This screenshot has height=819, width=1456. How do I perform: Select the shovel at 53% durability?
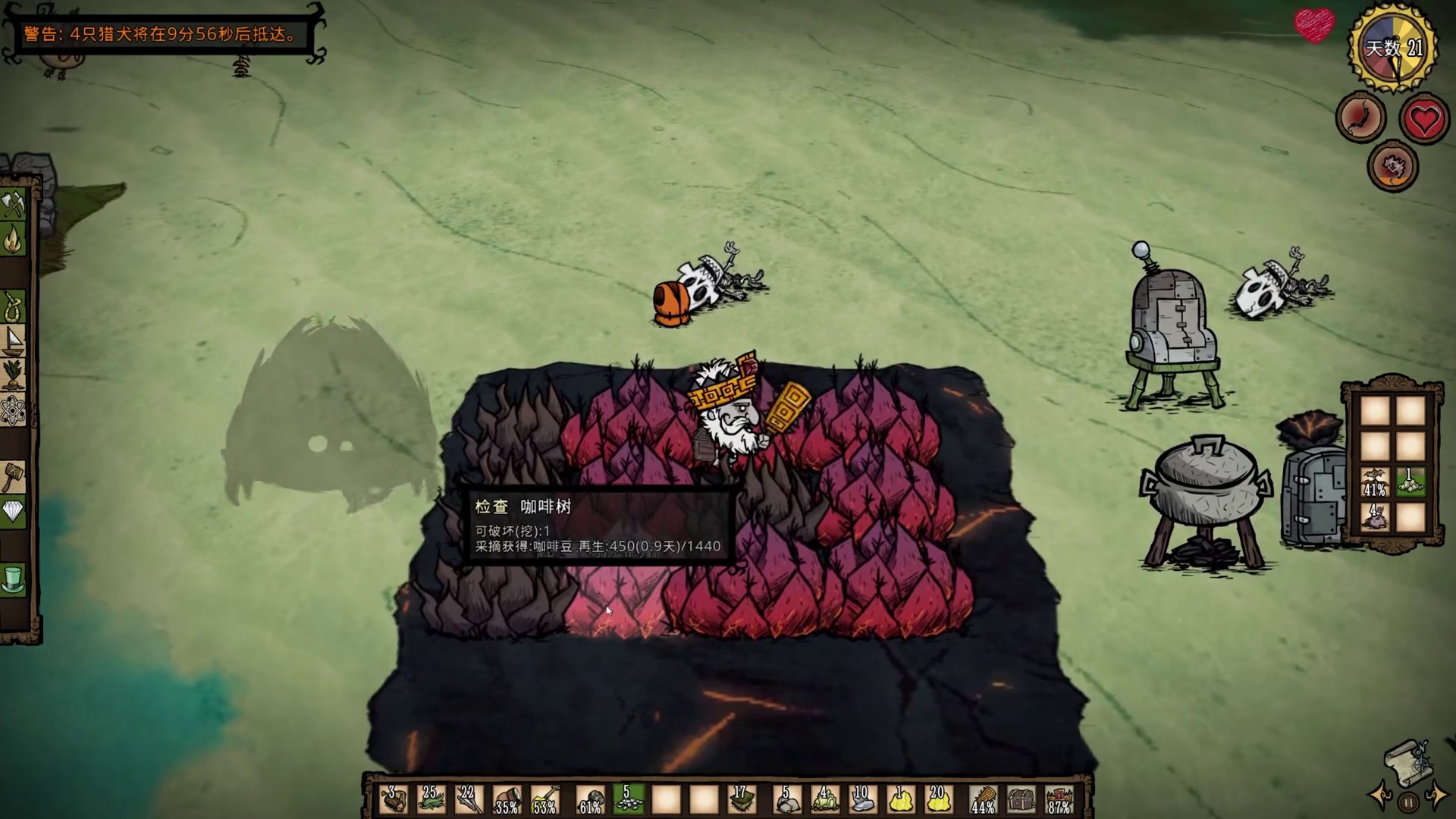point(544,799)
